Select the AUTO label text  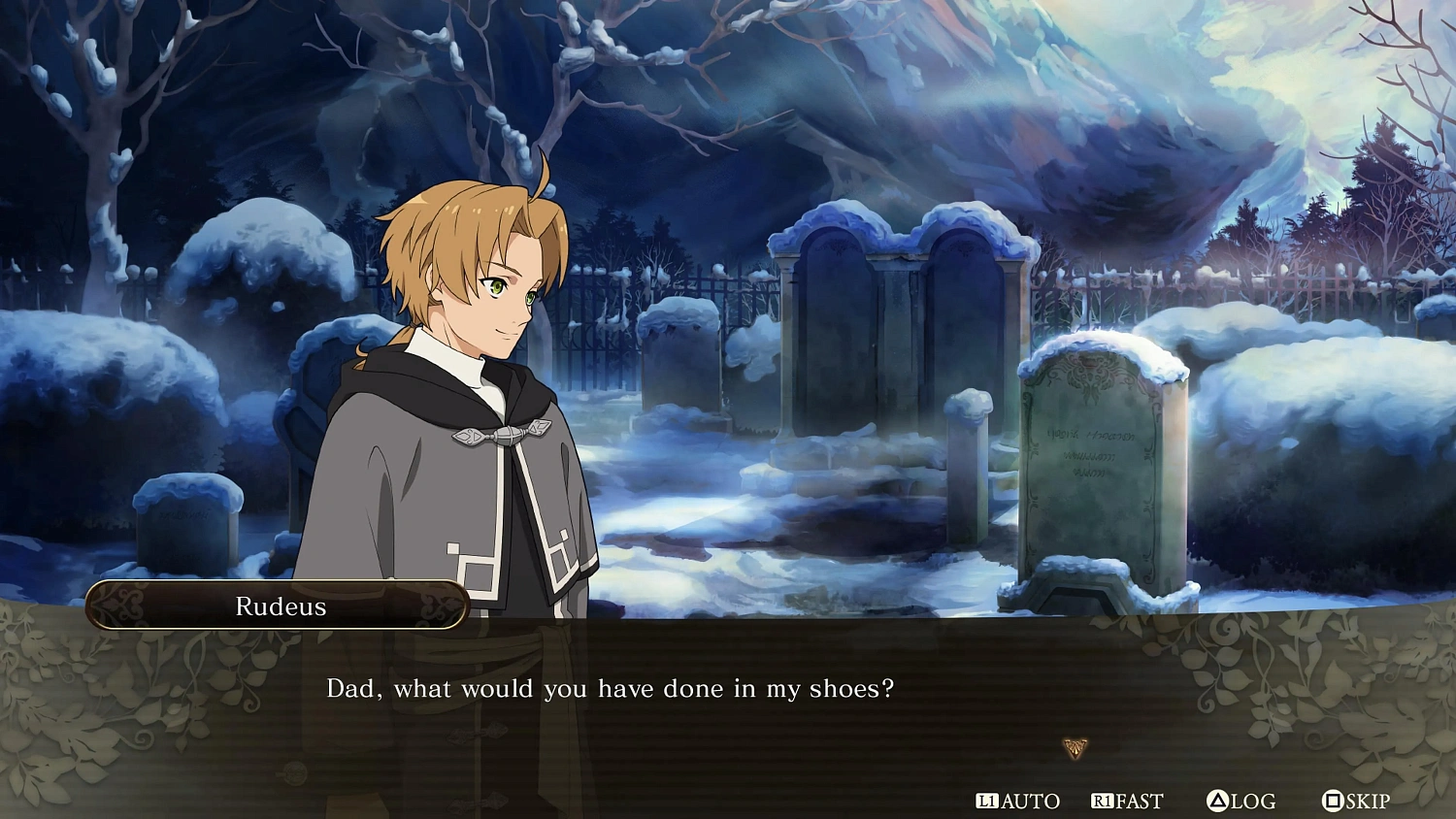[x=1031, y=802]
